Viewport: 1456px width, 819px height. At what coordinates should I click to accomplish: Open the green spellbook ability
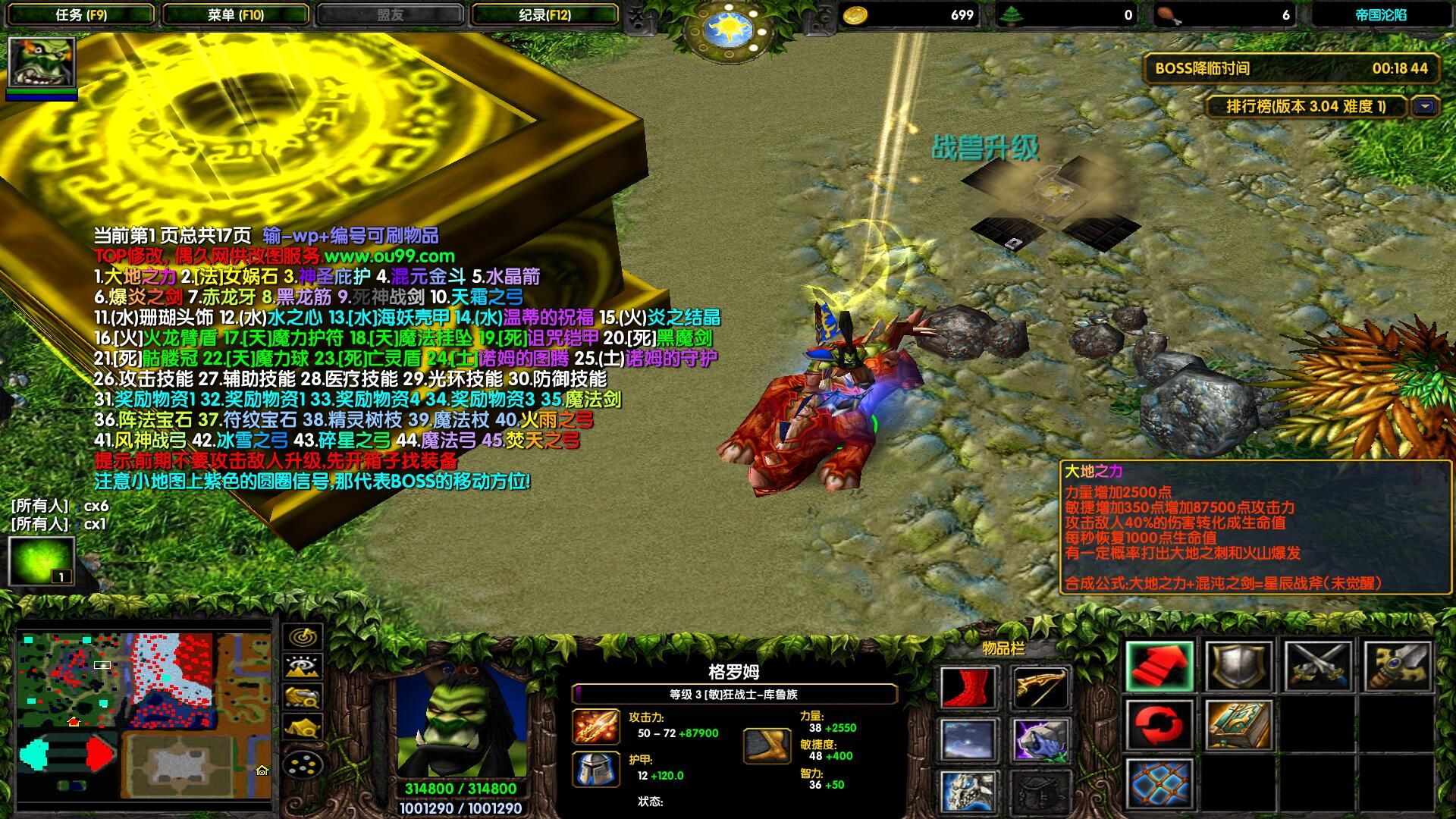1238,725
